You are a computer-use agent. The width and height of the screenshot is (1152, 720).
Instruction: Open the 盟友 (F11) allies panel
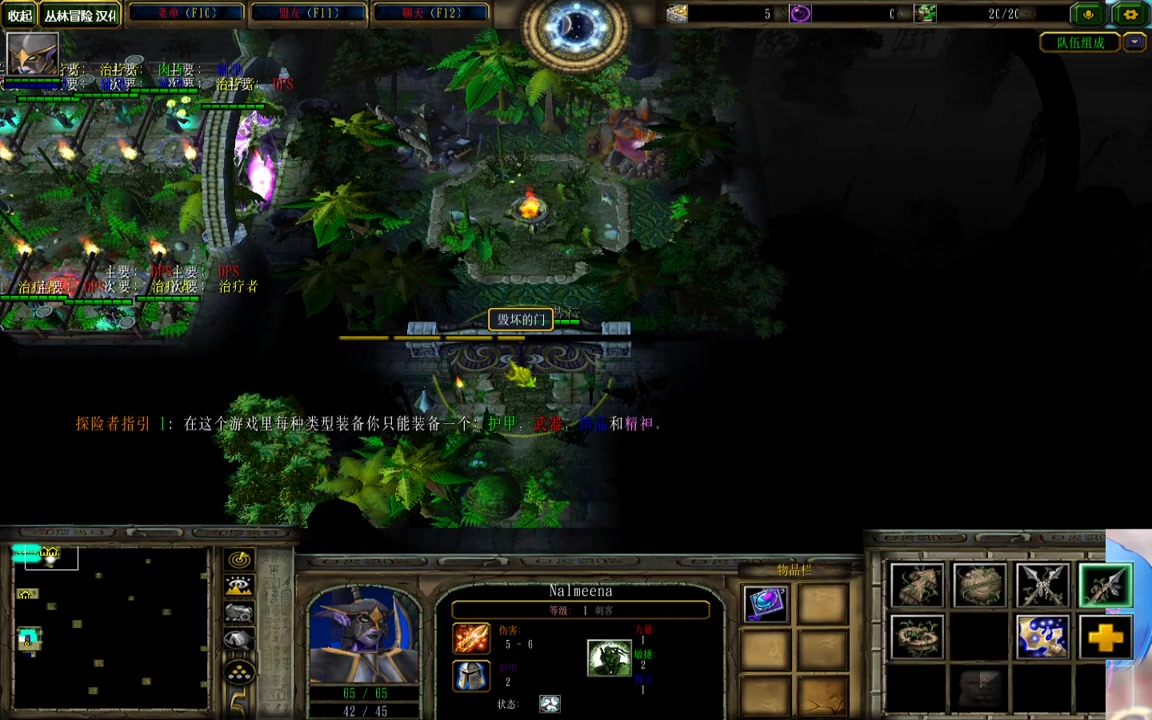[x=309, y=13]
